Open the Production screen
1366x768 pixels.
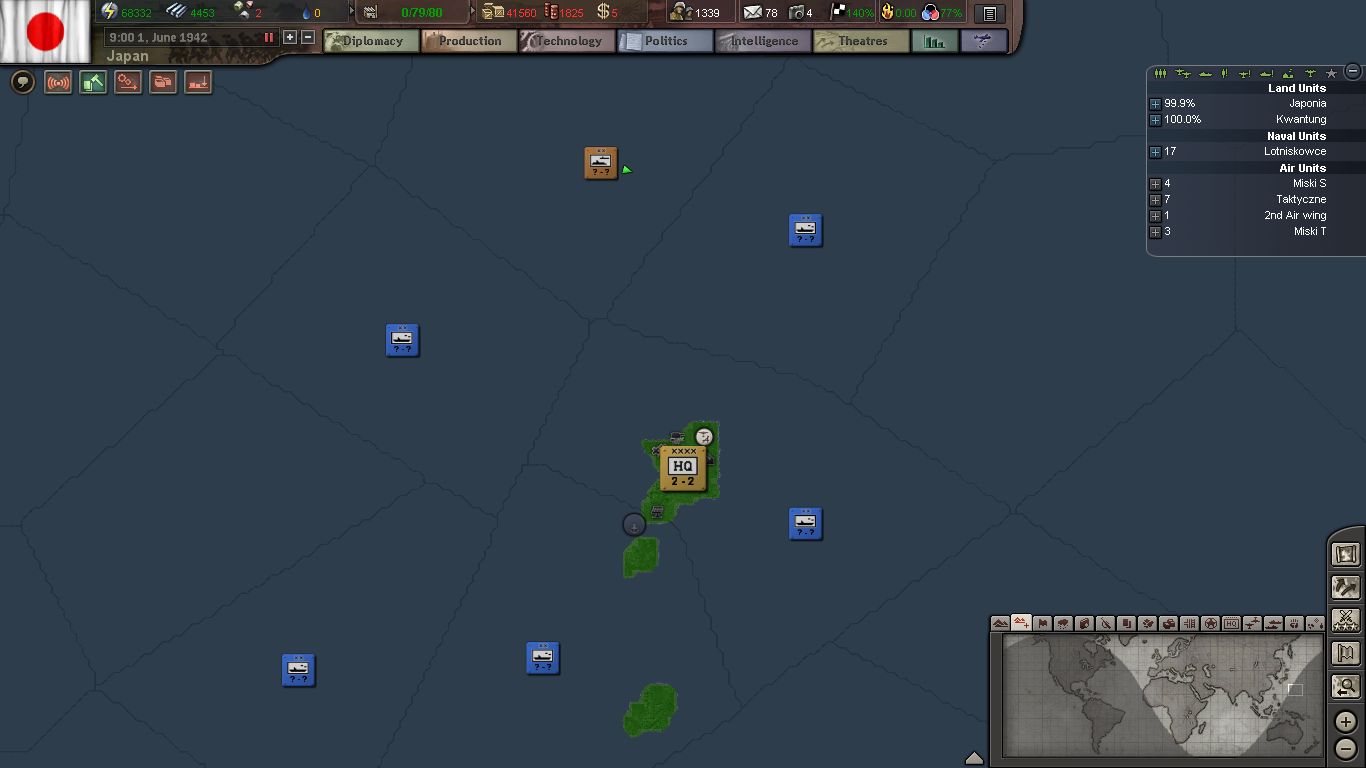[x=469, y=41]
